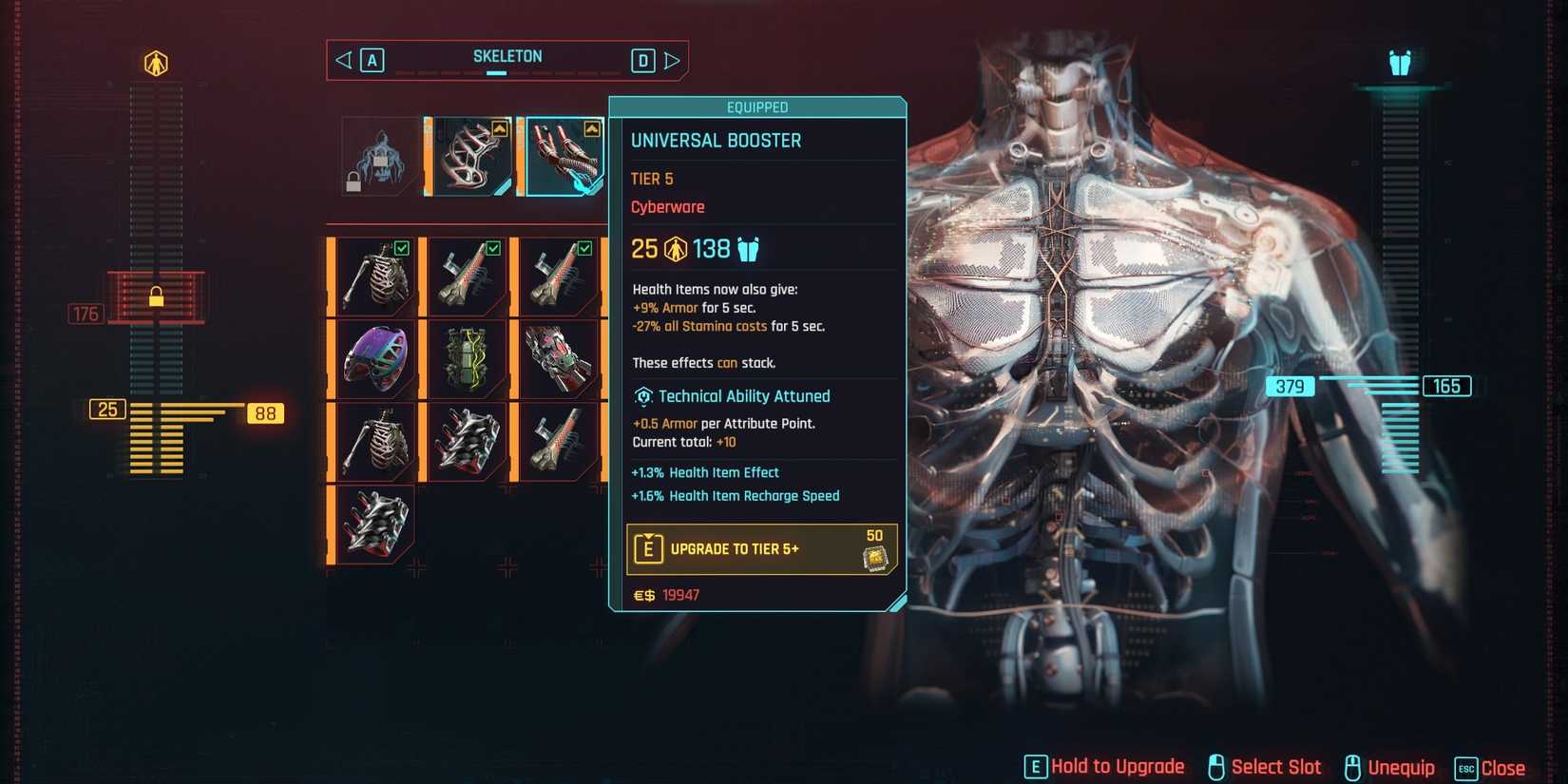Select the skeleton torso without a checkmark

coord(375,442)
